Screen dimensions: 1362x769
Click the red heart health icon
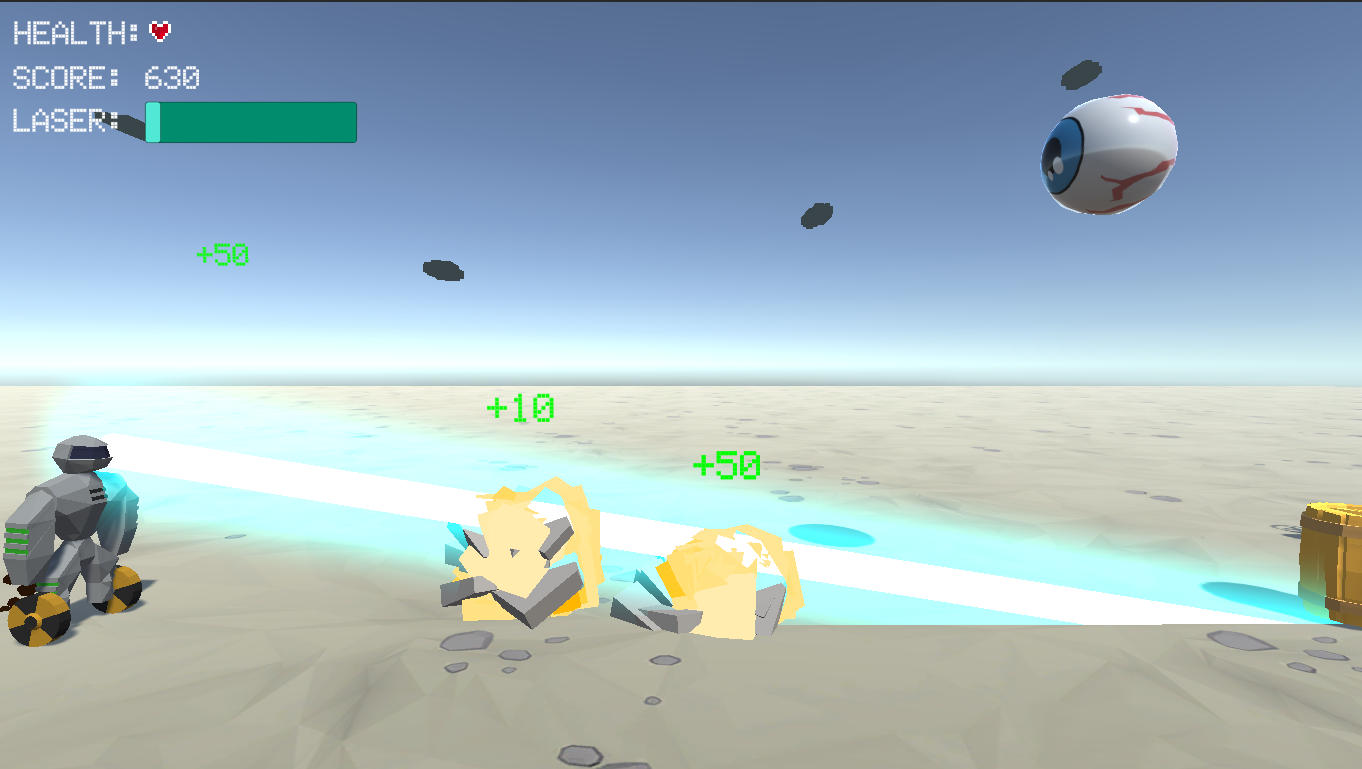pyautogui.click(x=160, y=30)
